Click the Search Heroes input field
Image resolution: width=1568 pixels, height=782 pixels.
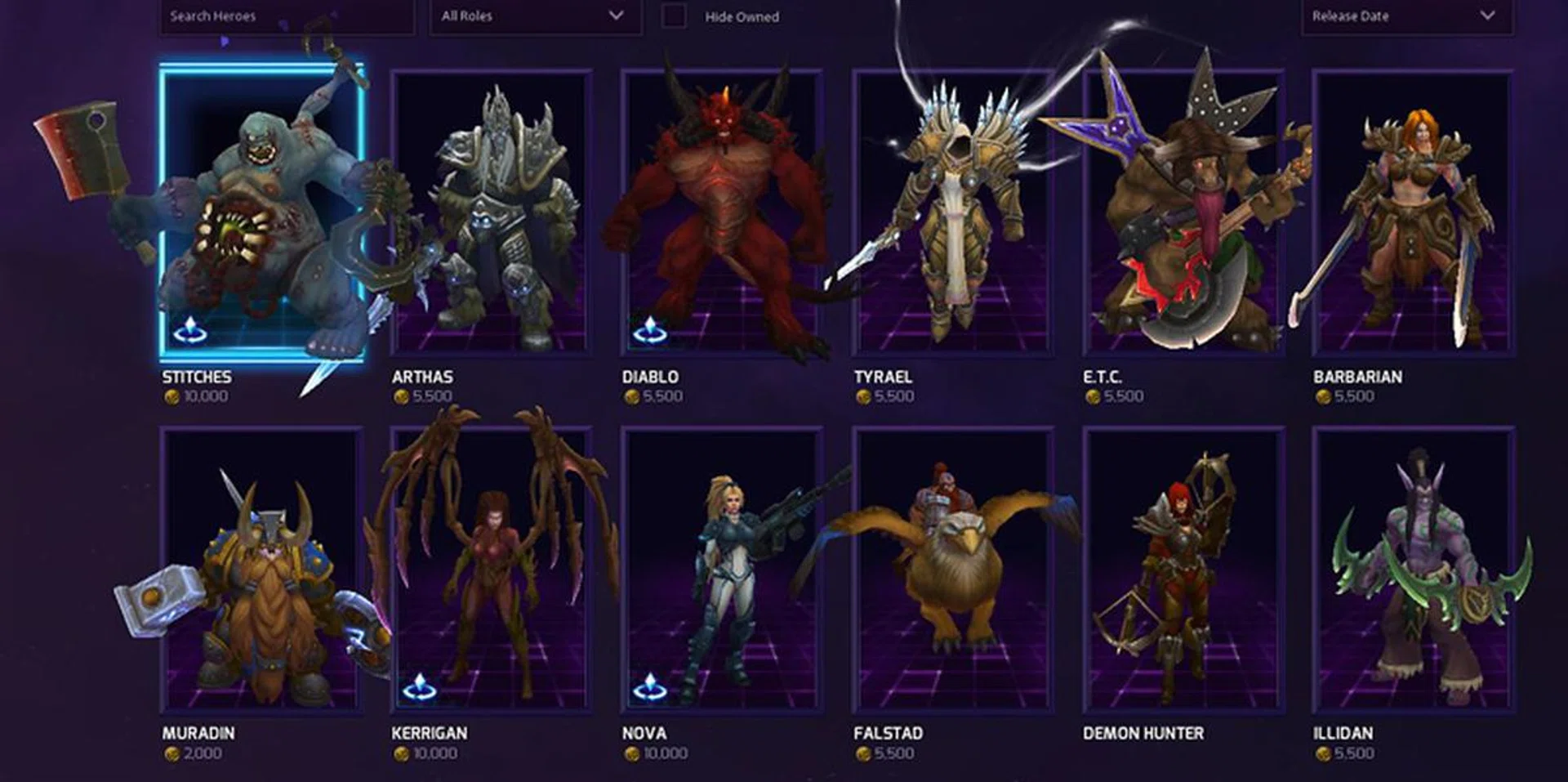point(286,16)
